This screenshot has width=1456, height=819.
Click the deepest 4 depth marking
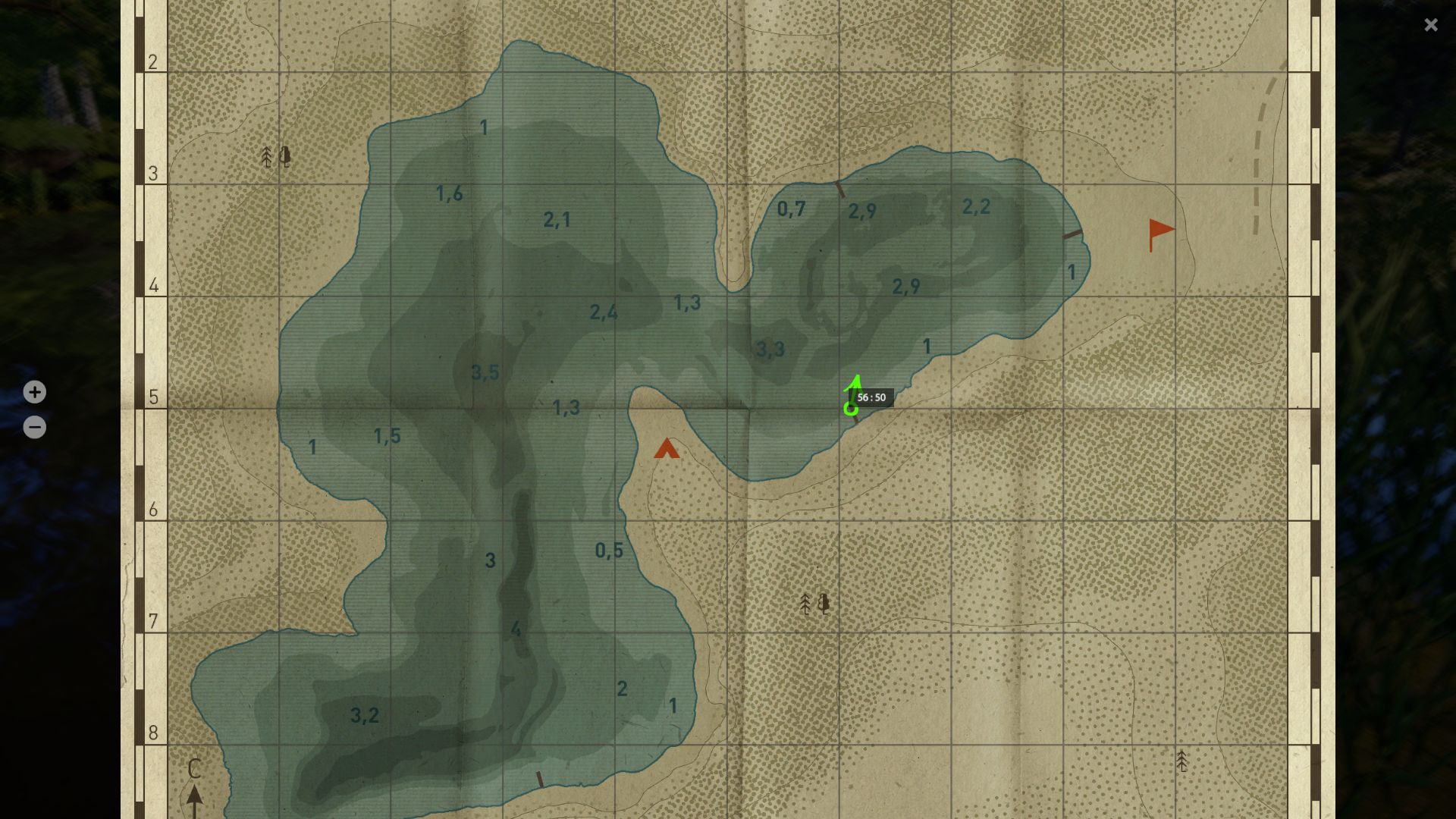(516, 627)
